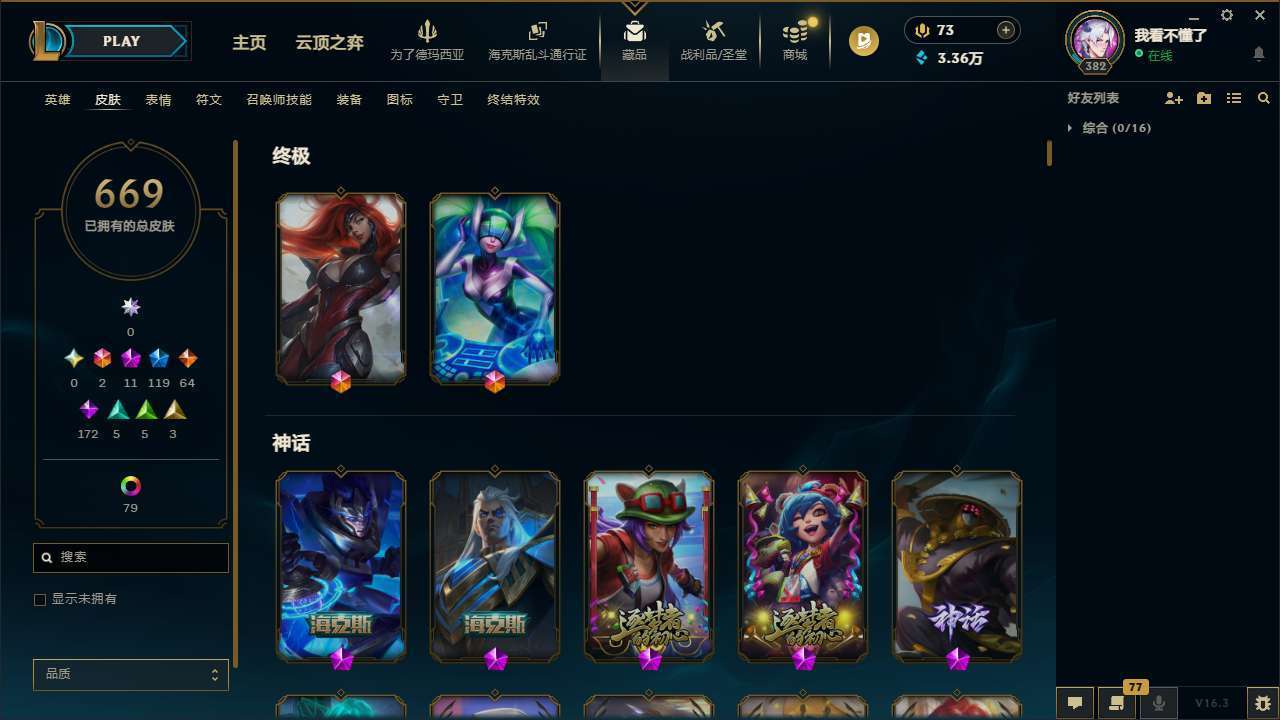Switch to the 表情 collection tab
The height and width of the screenshot is (720, 1280).
157,99
